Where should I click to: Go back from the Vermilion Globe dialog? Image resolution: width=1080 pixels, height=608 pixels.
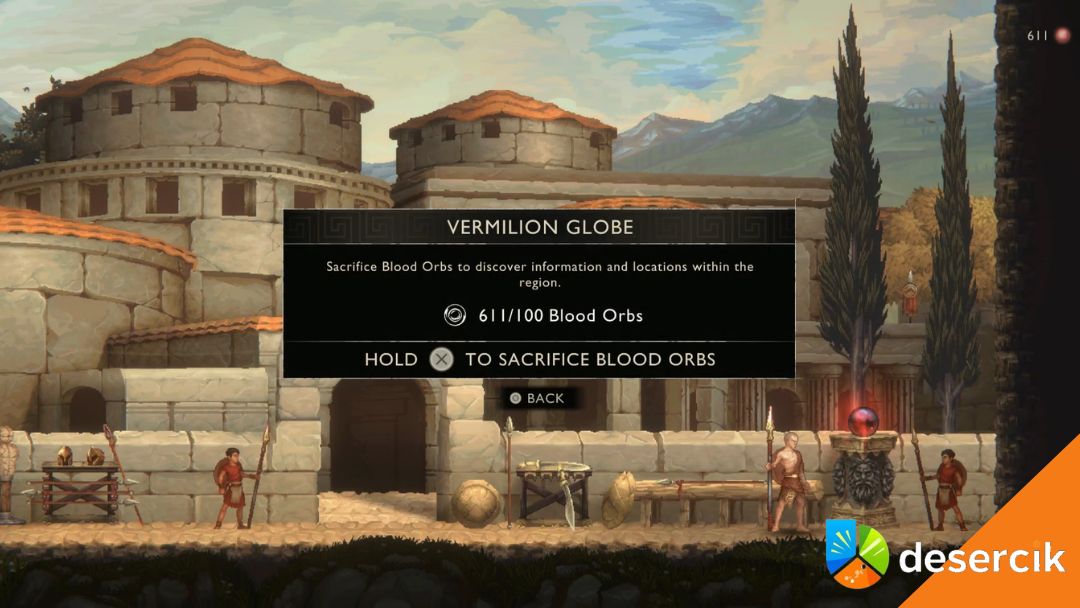(537, 398)
